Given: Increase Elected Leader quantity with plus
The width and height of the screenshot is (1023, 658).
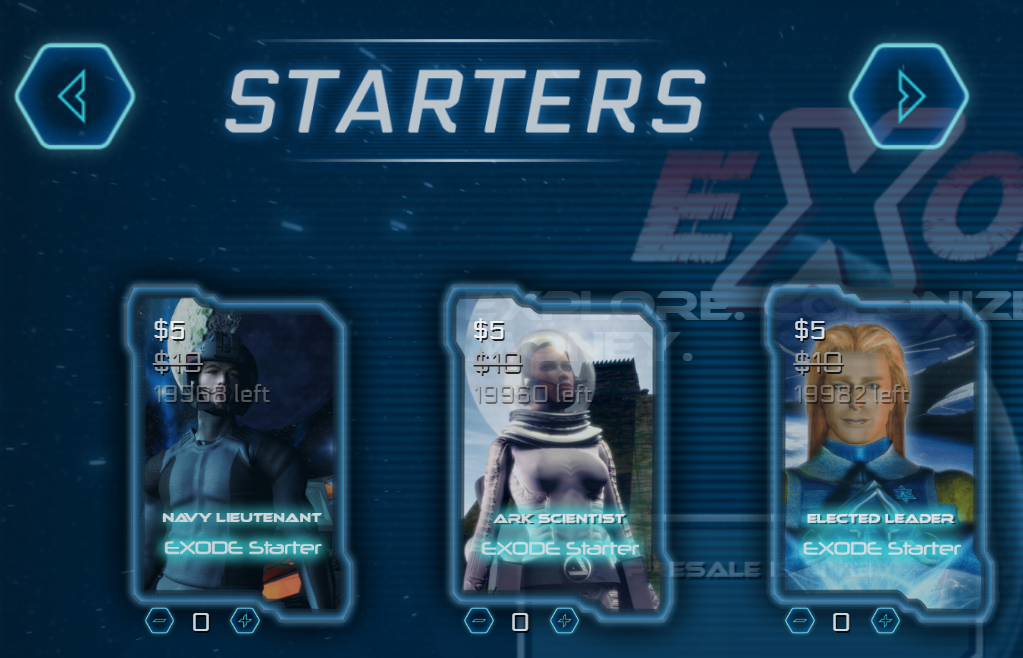Looking at the screenshot, I should tap(885, 621).
